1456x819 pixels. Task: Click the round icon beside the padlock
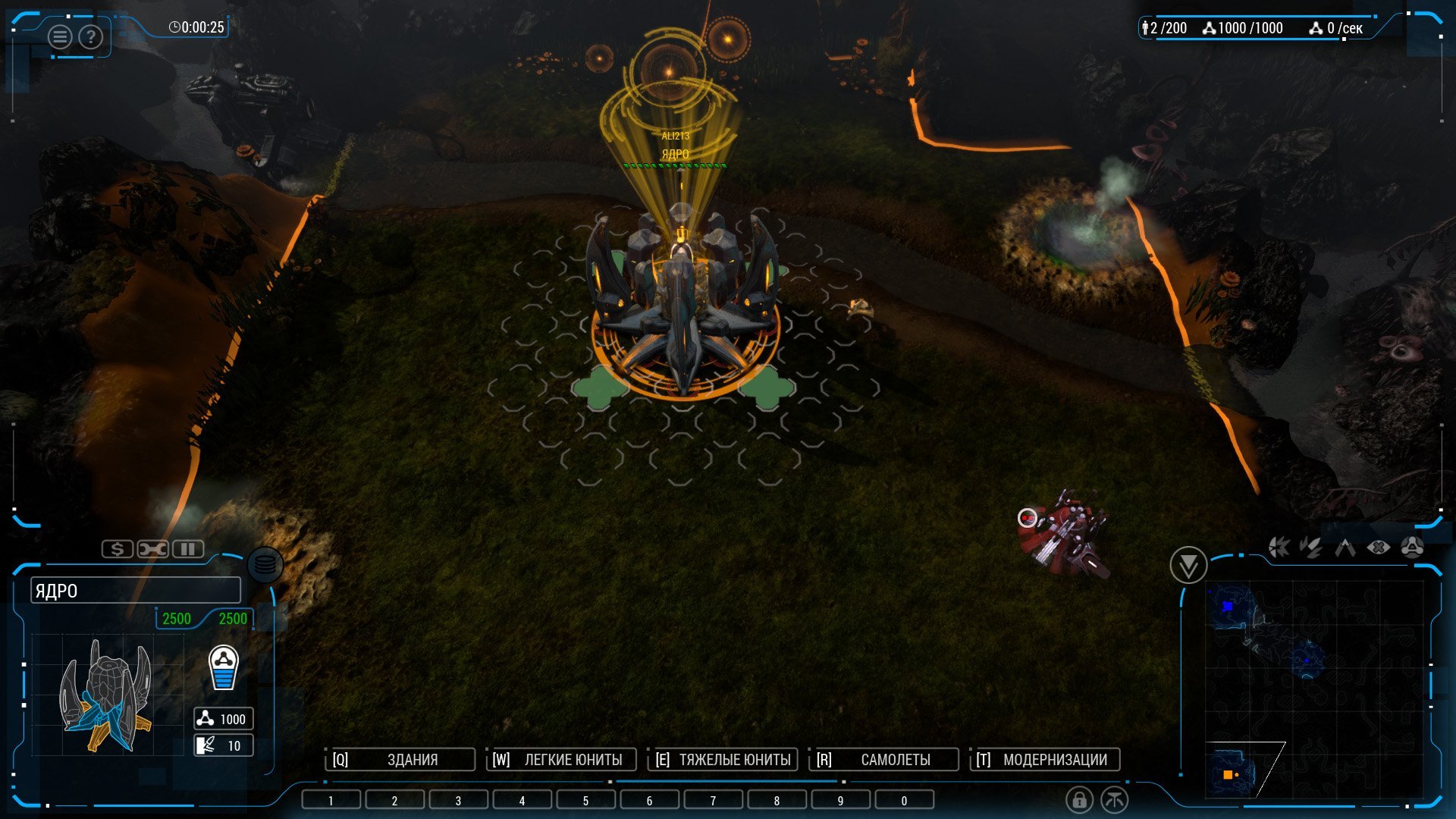(1114, 799)
